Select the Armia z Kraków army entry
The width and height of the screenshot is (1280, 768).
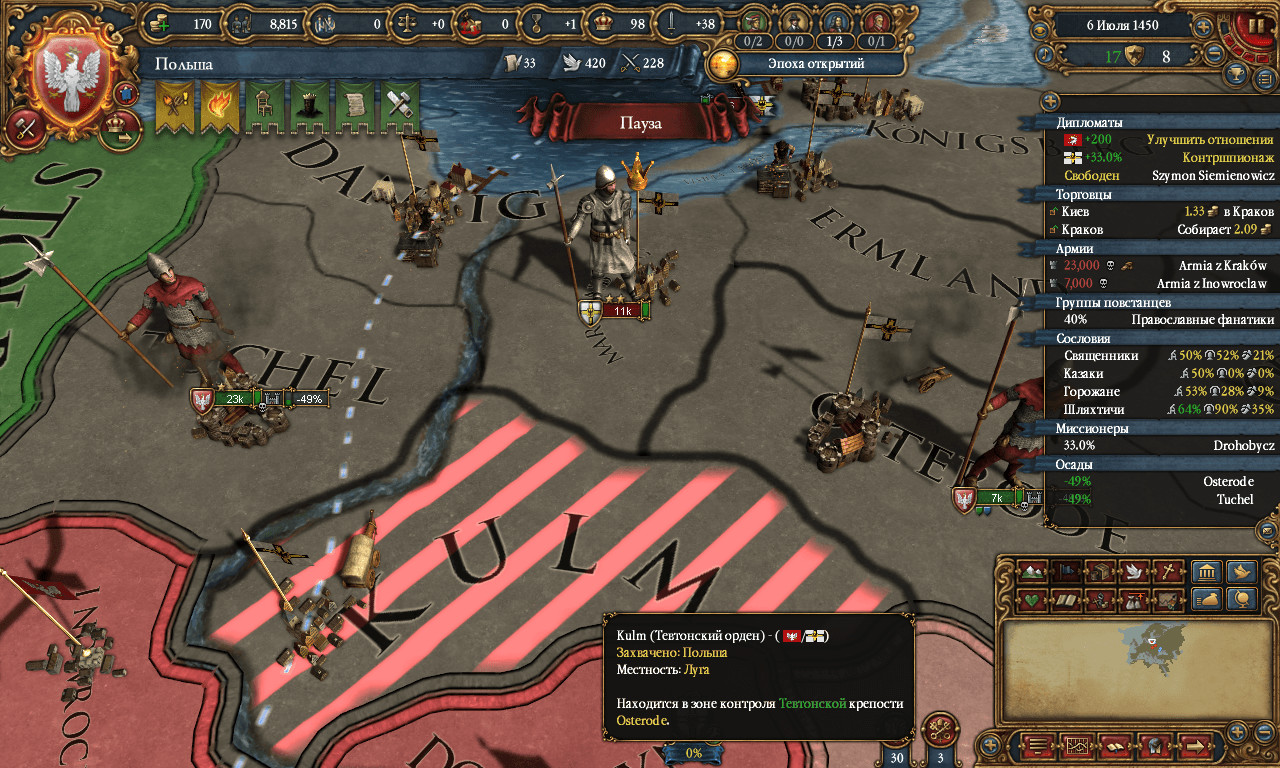point(1160,266)
